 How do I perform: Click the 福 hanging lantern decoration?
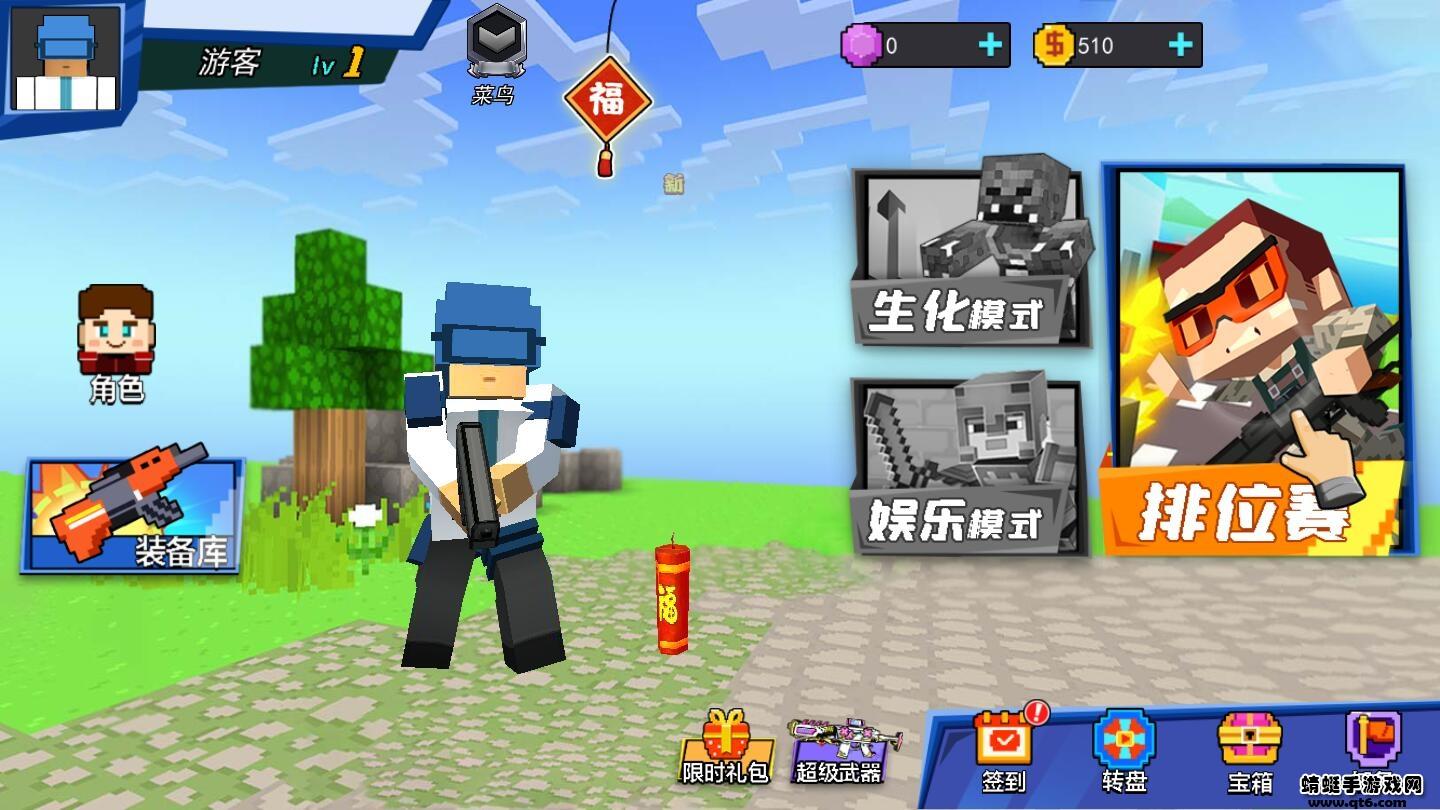608,97
